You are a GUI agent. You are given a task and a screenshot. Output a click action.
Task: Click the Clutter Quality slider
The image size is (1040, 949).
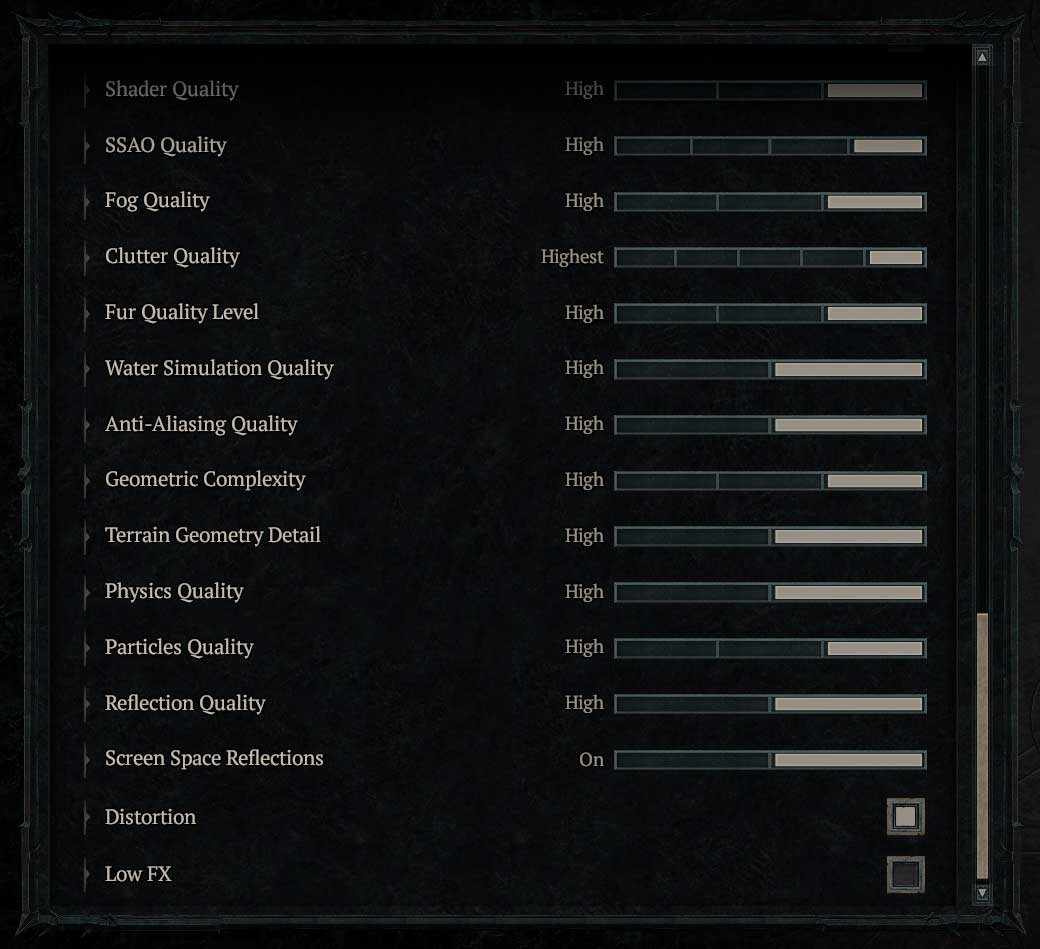pos(770,257)
